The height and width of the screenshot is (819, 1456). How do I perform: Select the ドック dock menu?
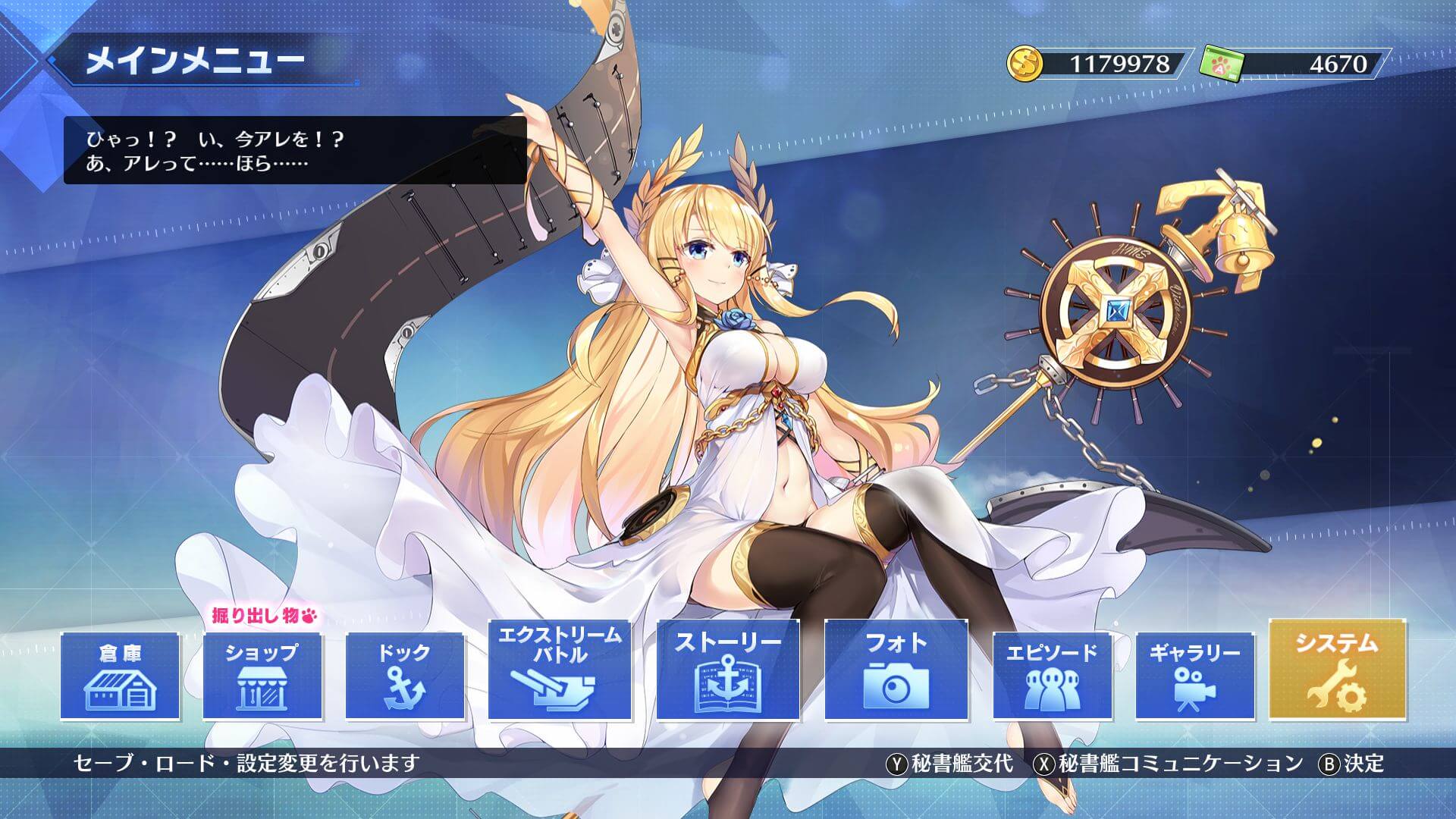pos(405,676)
